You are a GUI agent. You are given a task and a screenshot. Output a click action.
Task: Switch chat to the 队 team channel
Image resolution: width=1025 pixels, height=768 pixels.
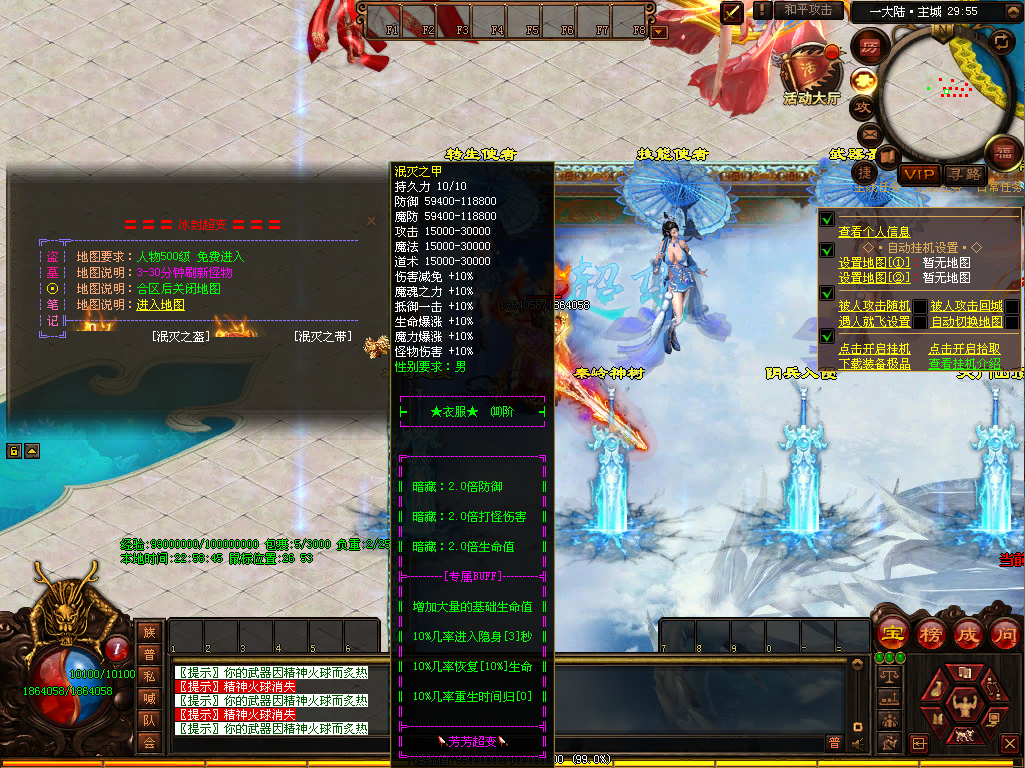(x=149, y=720)
